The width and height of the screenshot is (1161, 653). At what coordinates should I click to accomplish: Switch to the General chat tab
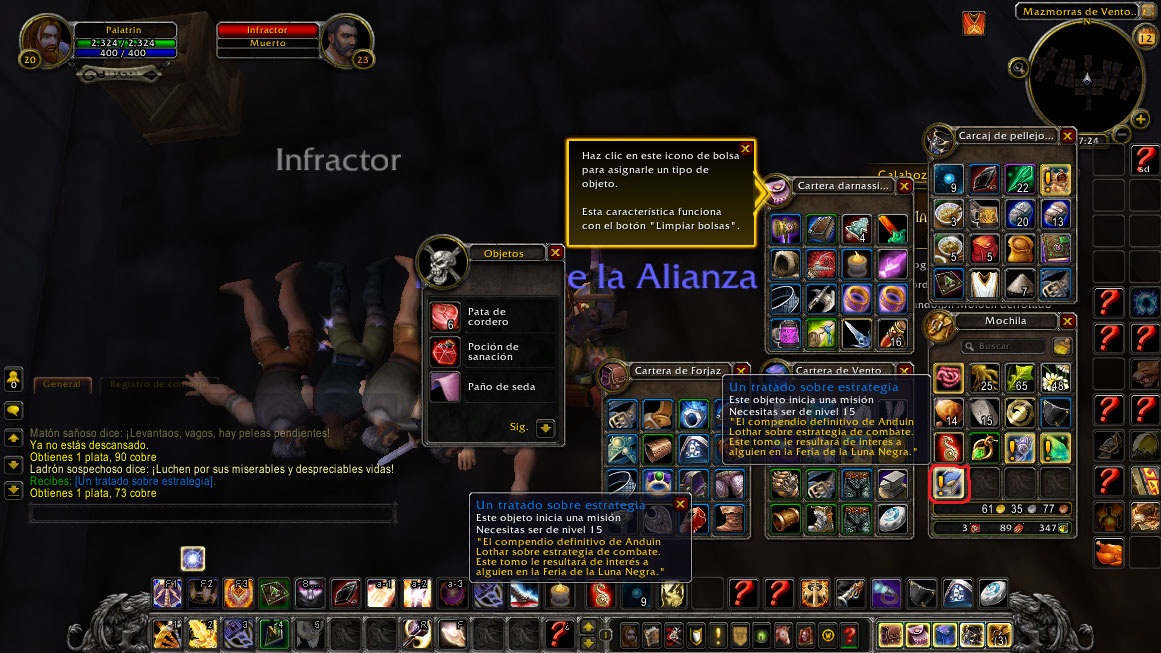click(63, 383)
